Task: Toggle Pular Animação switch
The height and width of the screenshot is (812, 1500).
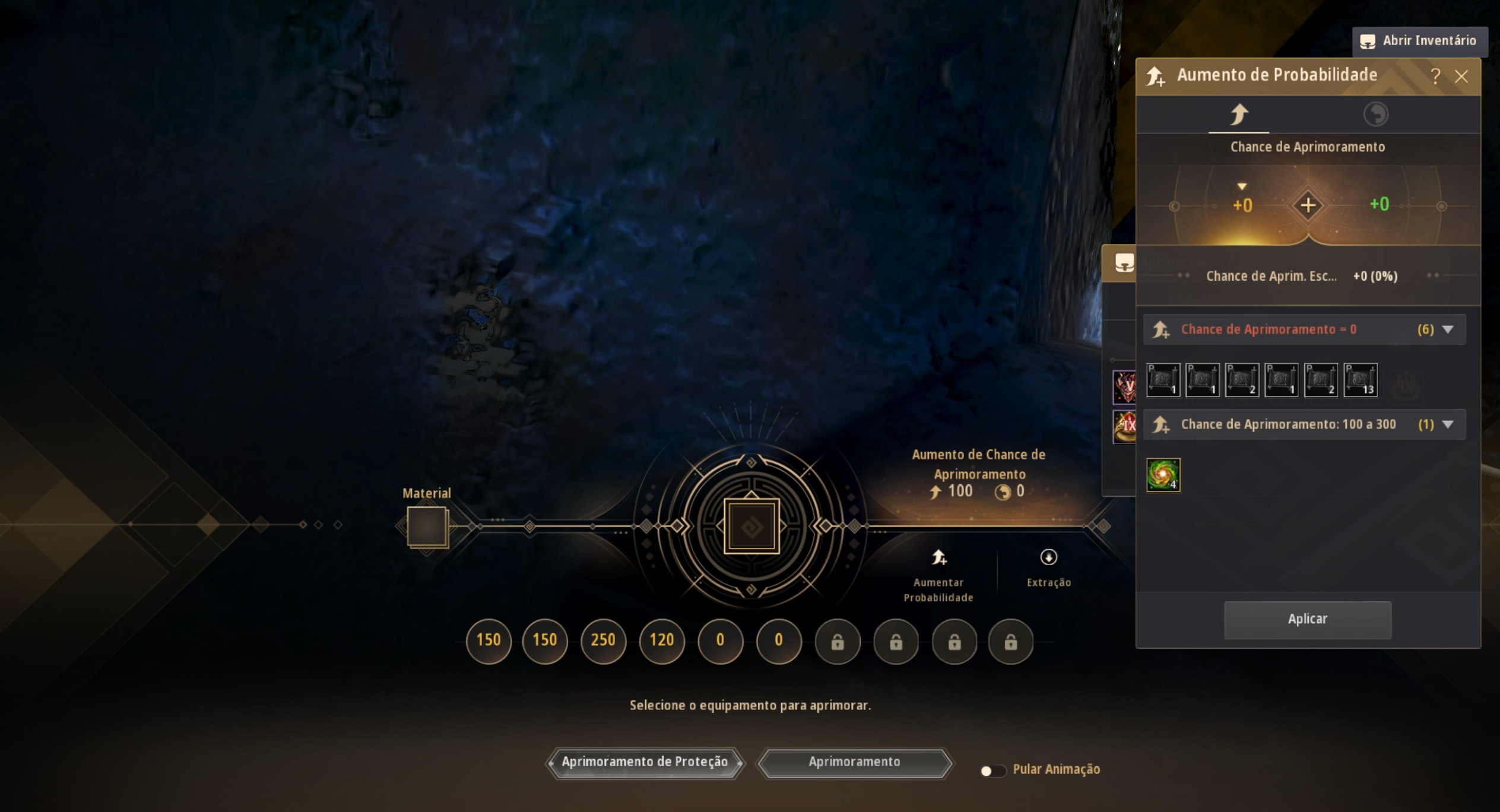Action: [992, 770]
